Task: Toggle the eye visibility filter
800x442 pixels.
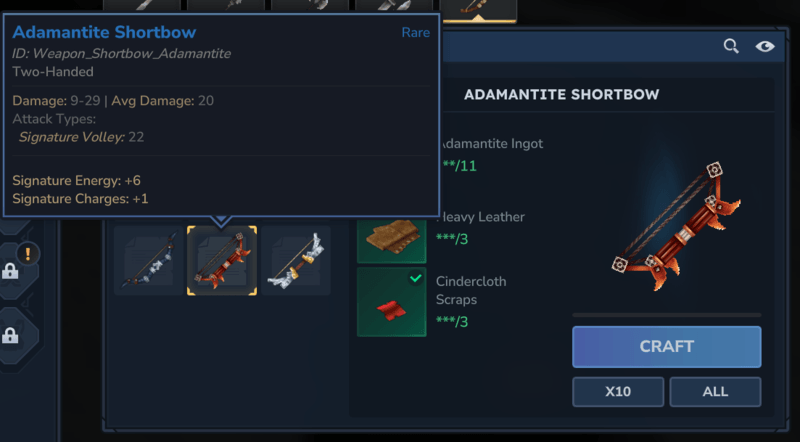Action: coord(765,46)
